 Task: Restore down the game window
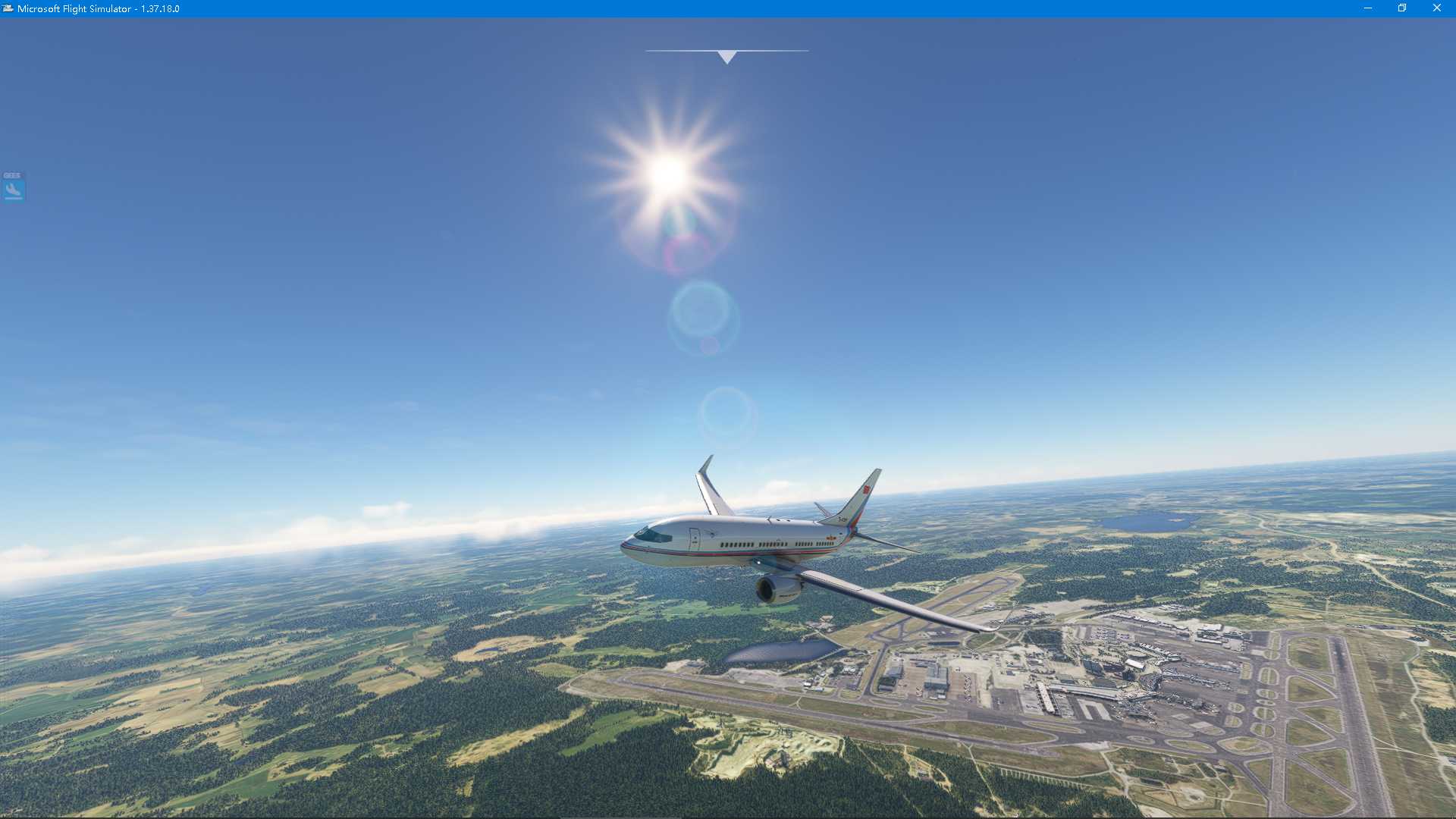point(1402,8)
